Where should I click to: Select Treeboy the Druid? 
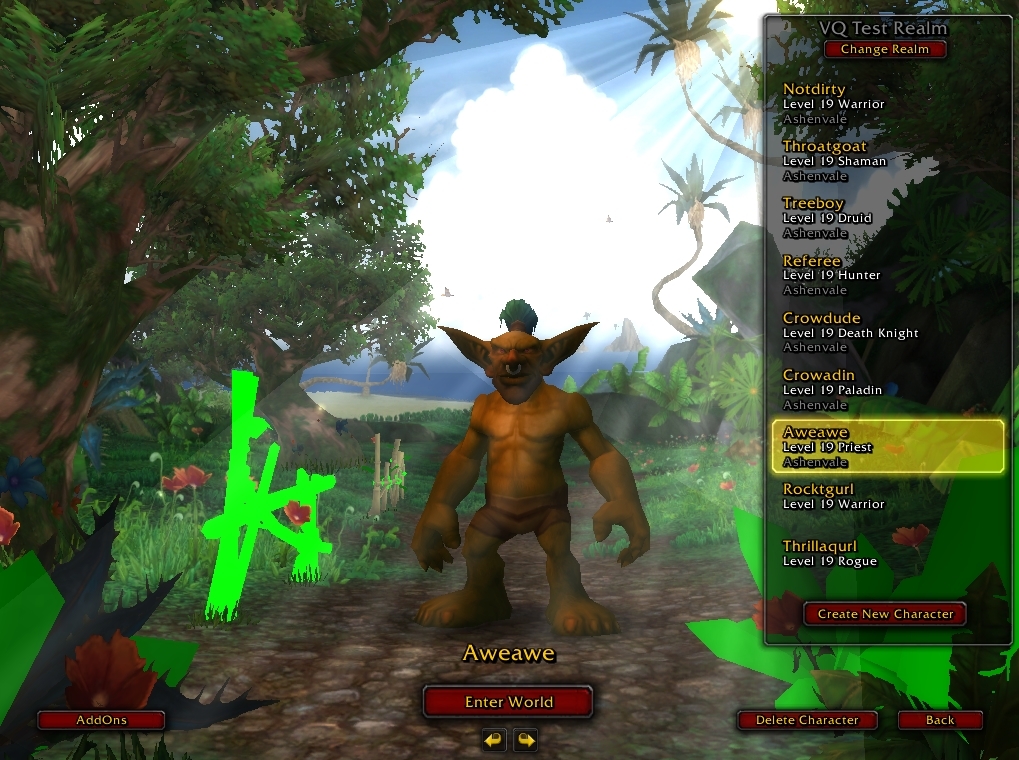pyautogui.click(x=885, y=218)
